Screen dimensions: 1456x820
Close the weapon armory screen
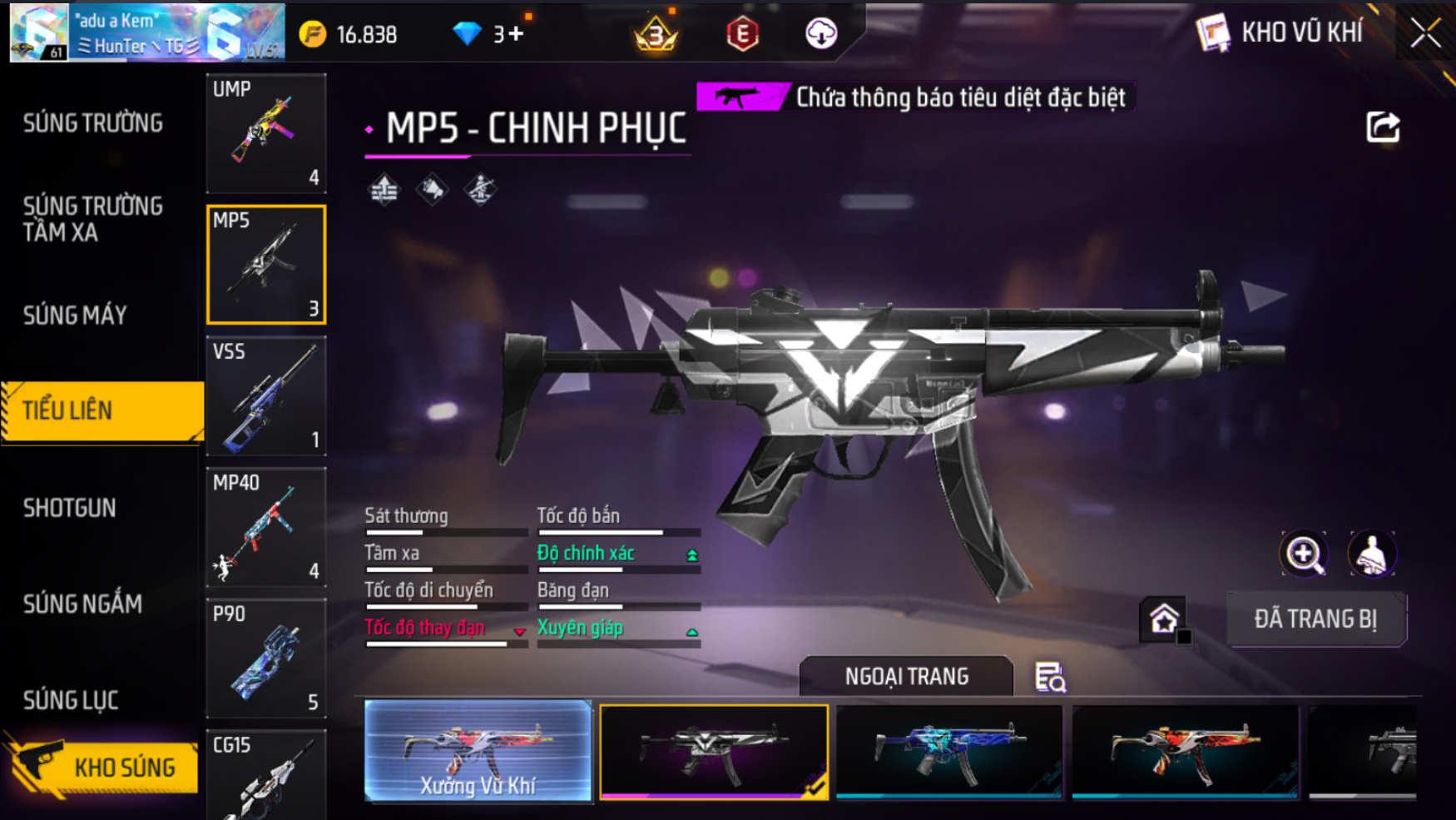(x=1425, y=33)
